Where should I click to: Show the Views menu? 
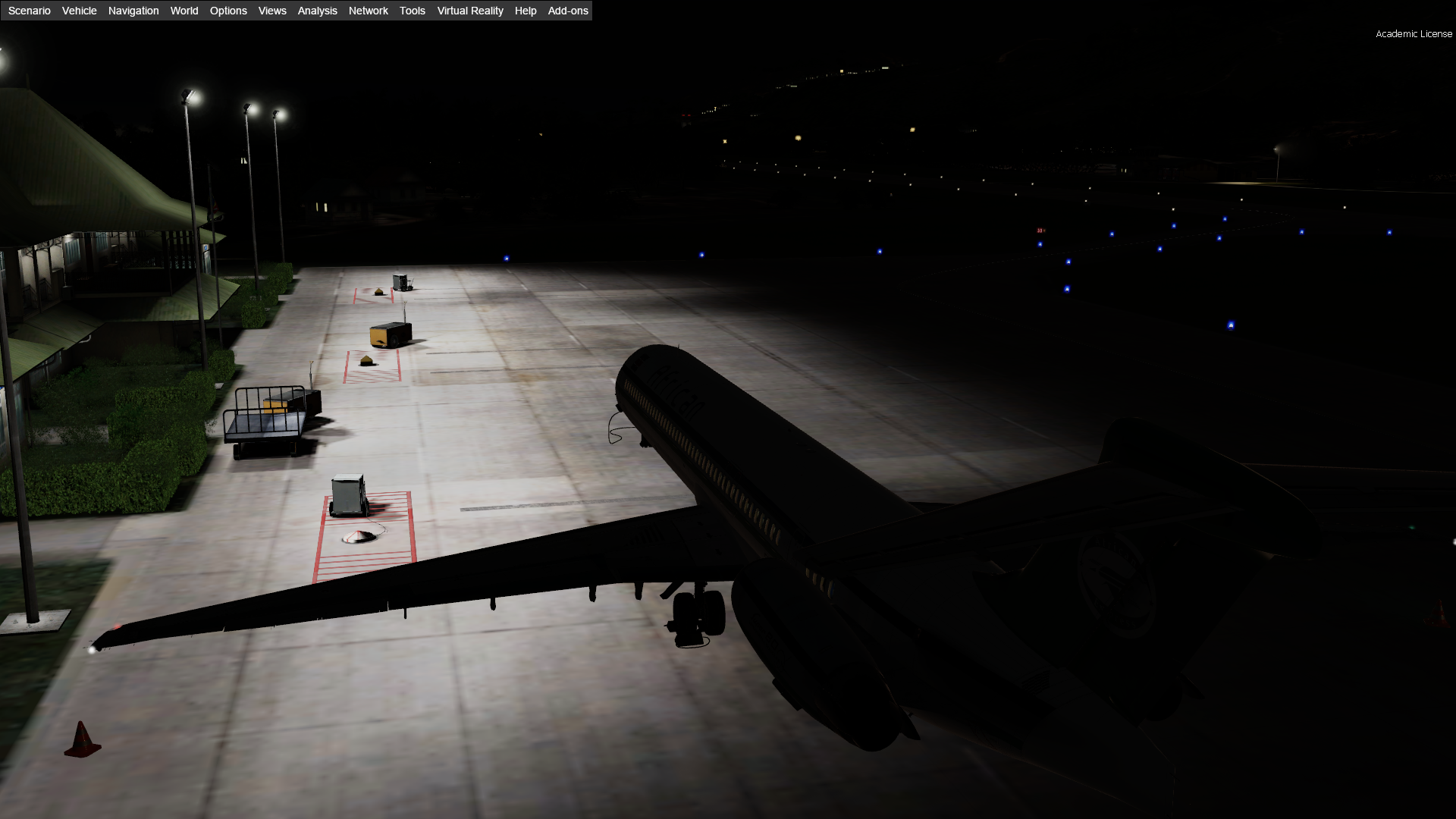(x=272, y=11)
